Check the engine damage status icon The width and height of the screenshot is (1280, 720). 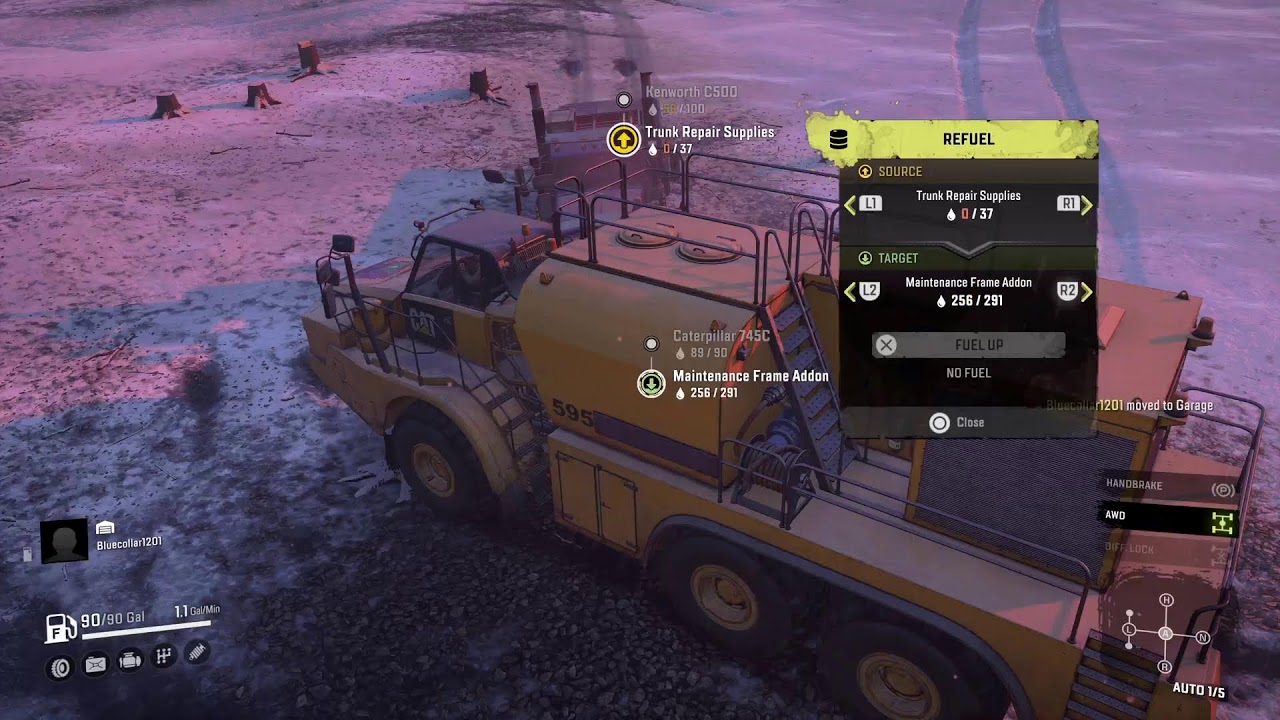[129, 661]
